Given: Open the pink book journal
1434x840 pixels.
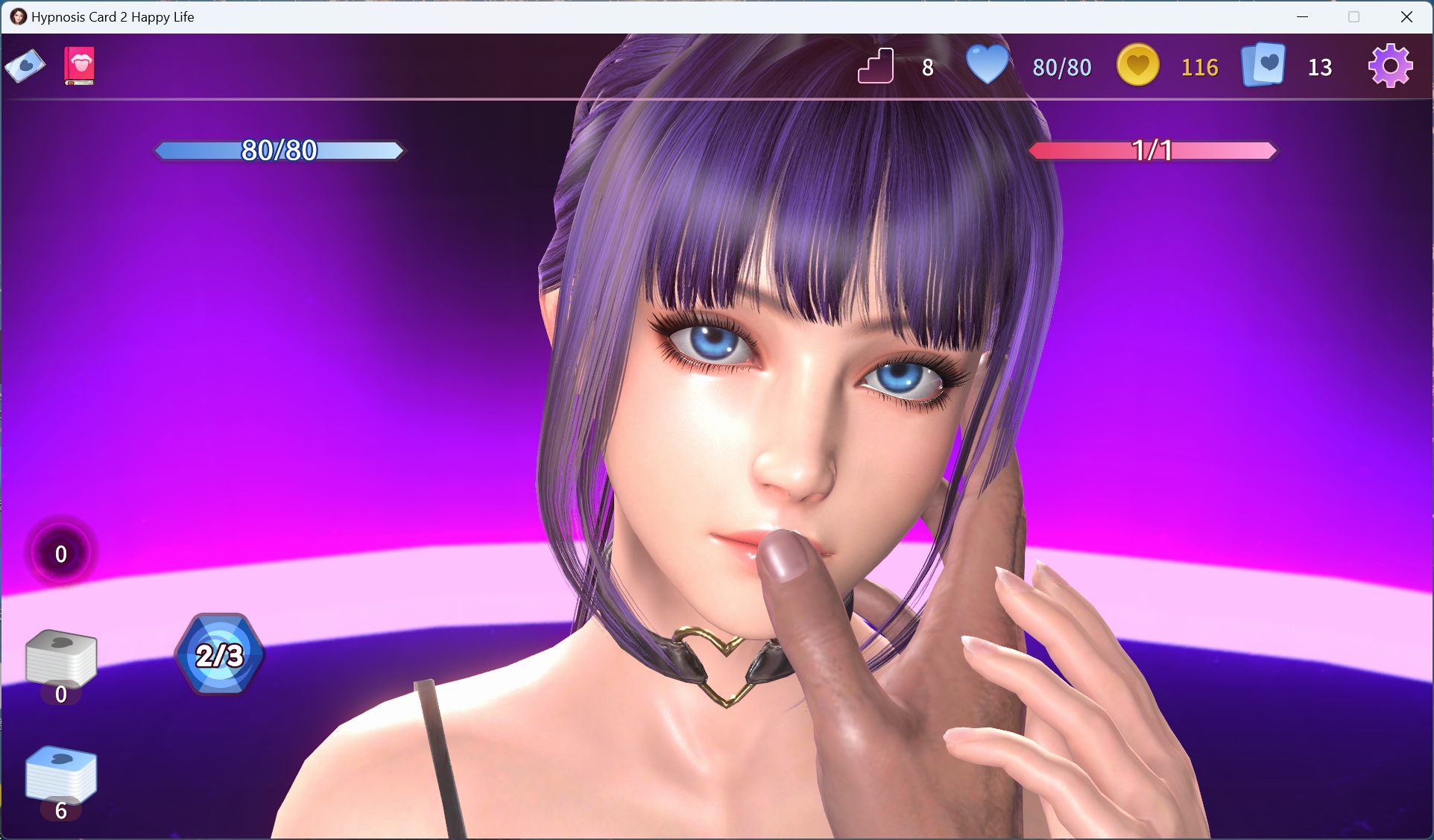Looking at the screenshot, I should click(x=80, y=66).
